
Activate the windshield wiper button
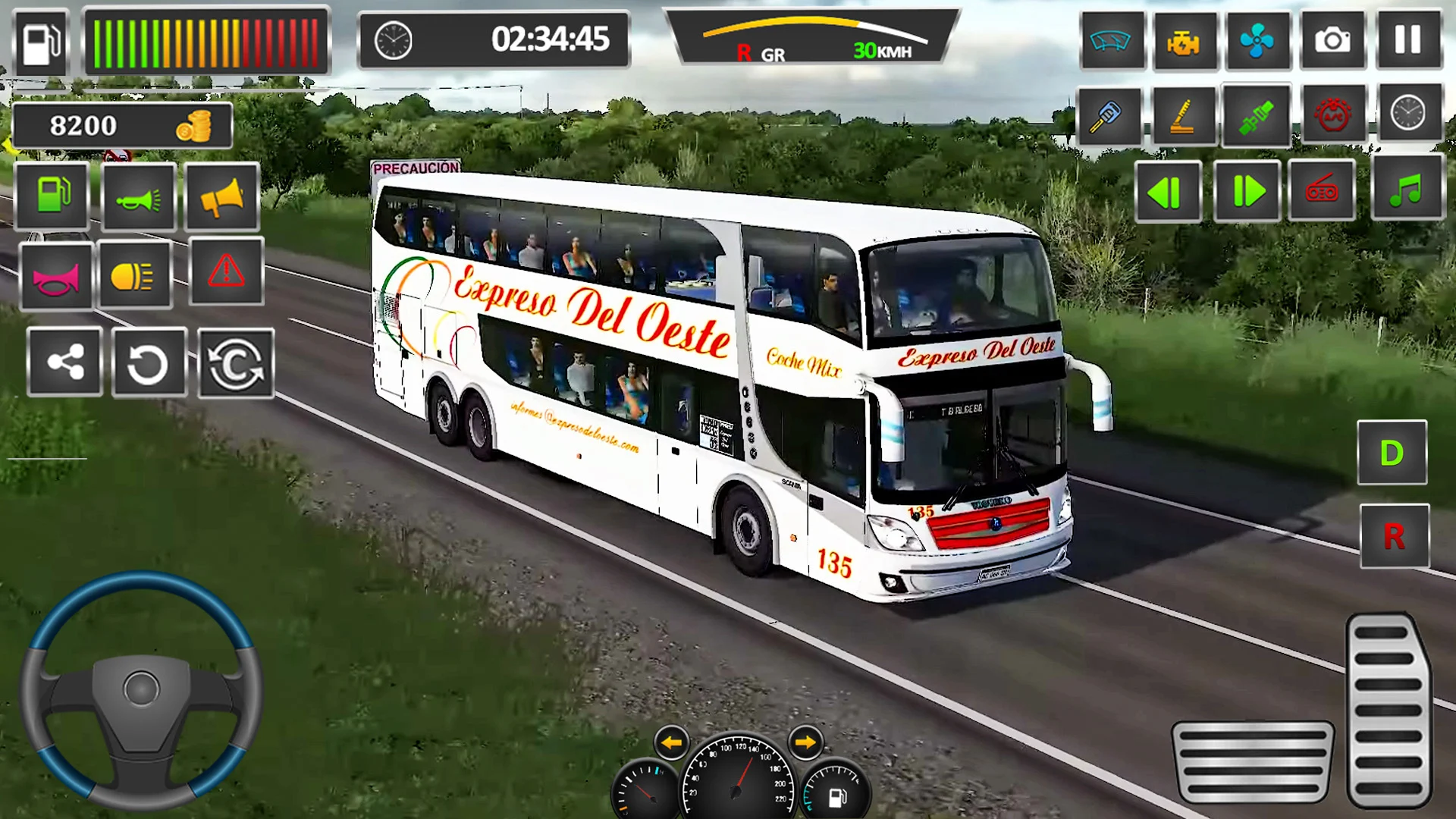tap(1110, 40)
